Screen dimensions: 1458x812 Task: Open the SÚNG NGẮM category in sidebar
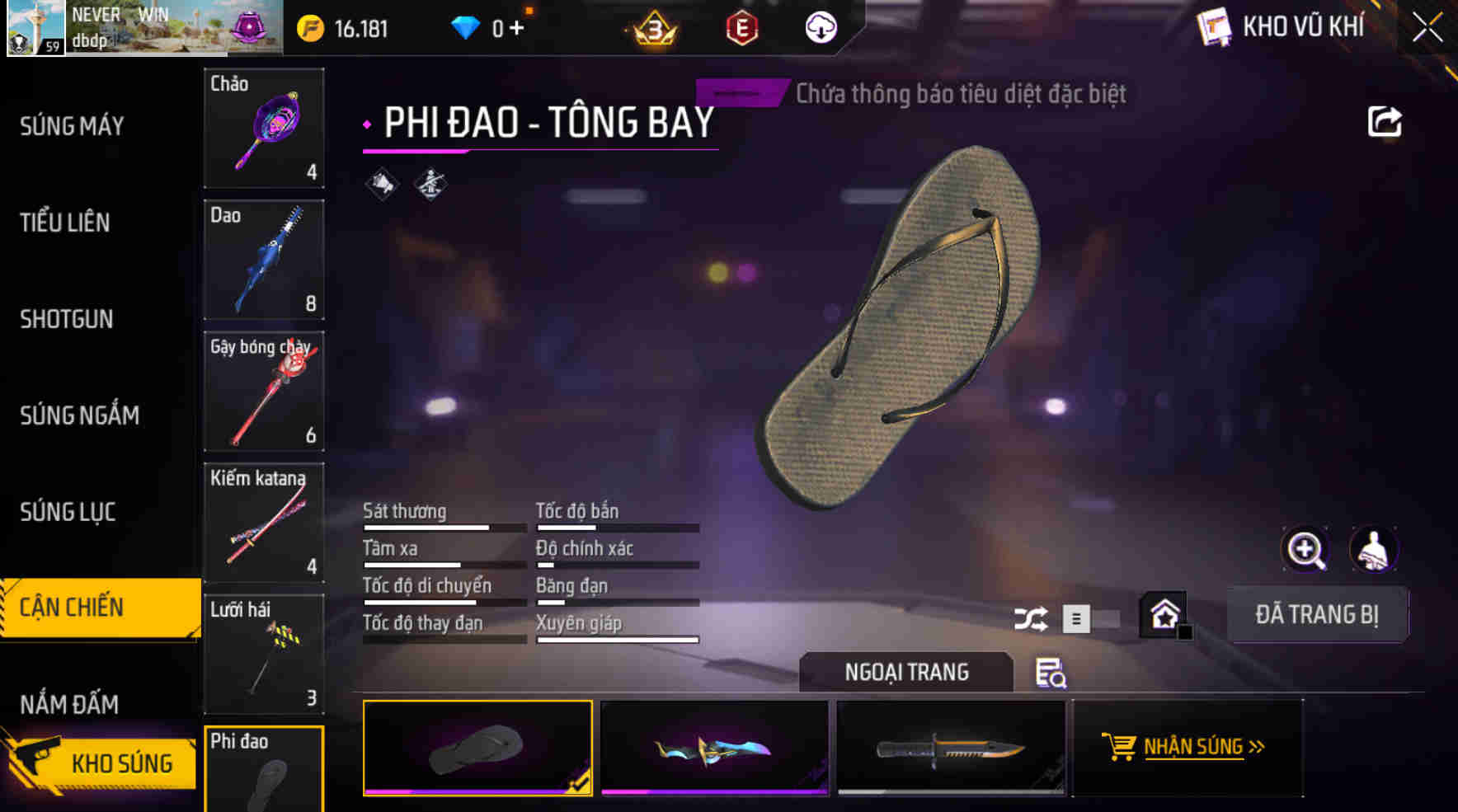pyautogui.click(x=78, y=415)
